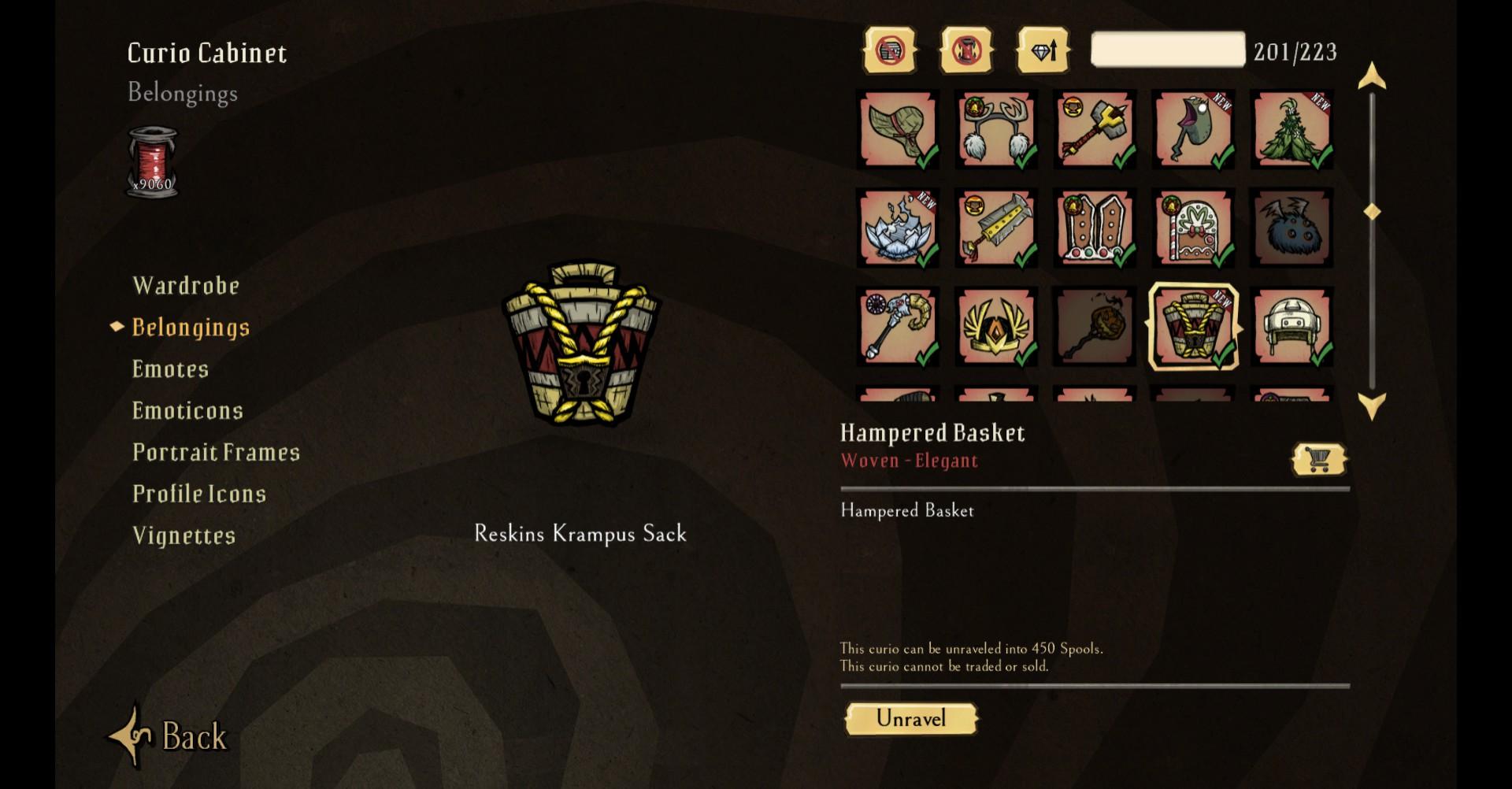
Task: Toggle the crossed-out spool filter
Action: click(966, 51)
